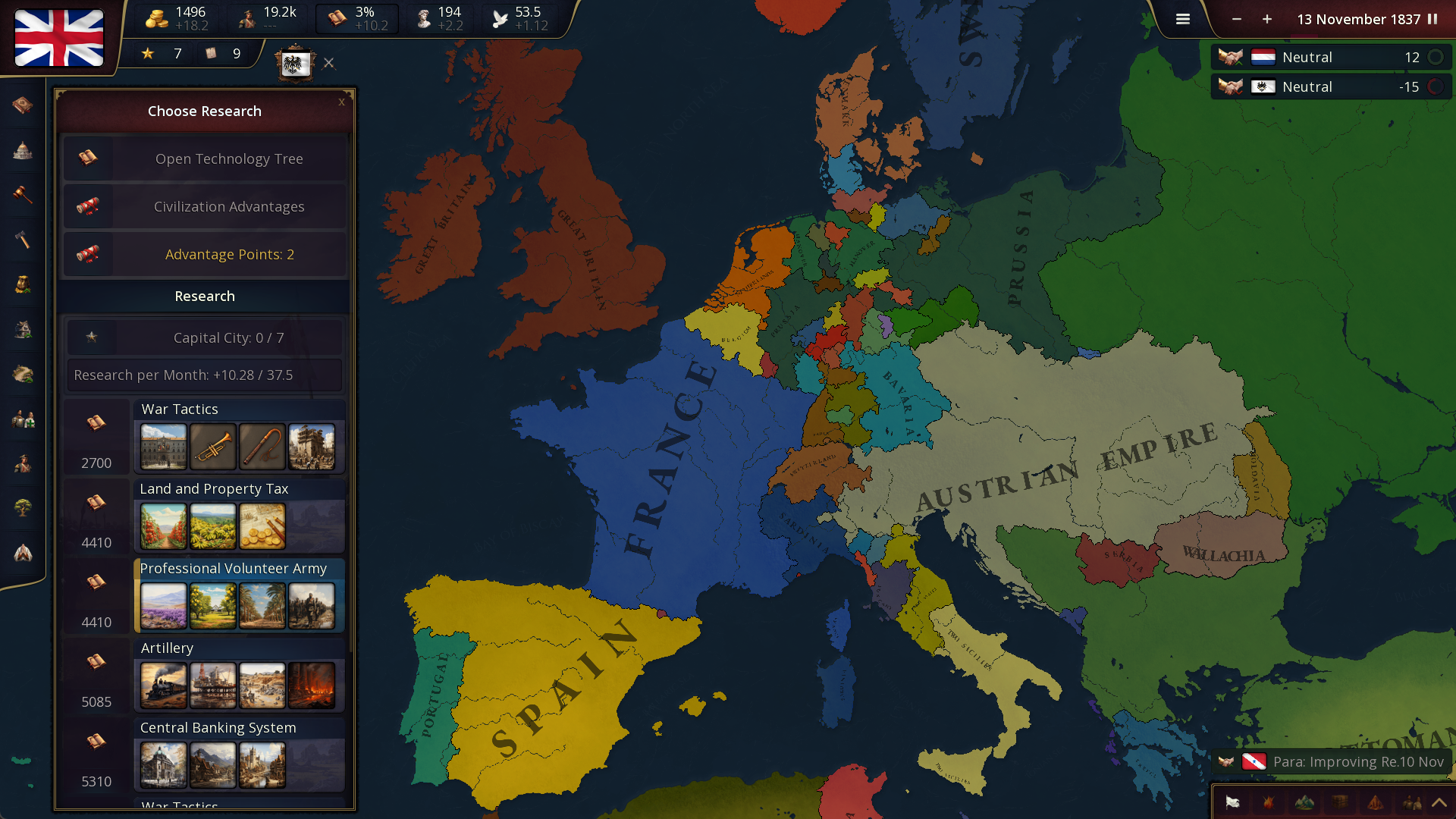Select the axe construction icon in sidebar
The image size is (1456, 819).
tap(22, 240)
